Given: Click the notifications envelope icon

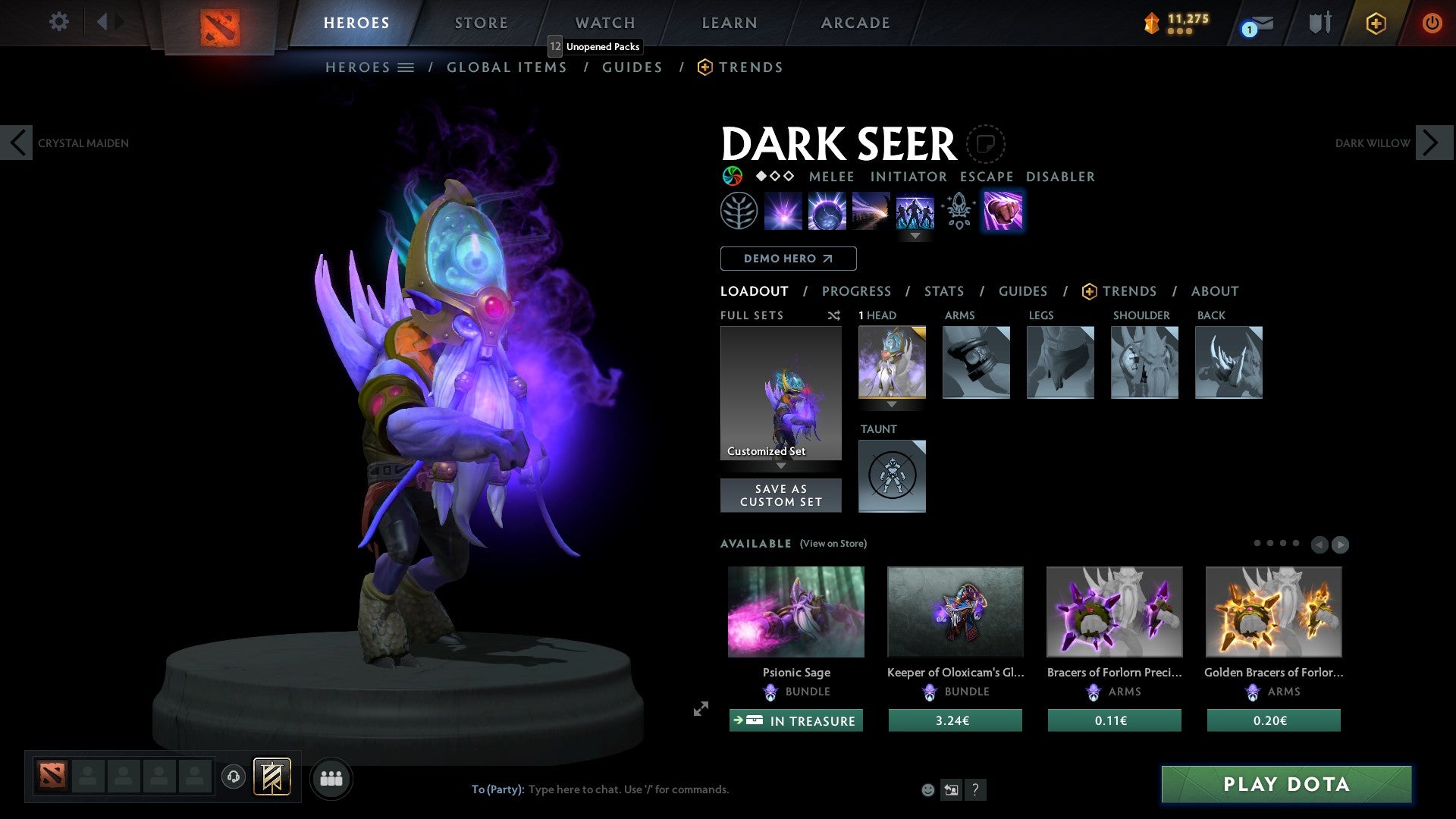Looking at the screenshot, I should click(1259, 23).
